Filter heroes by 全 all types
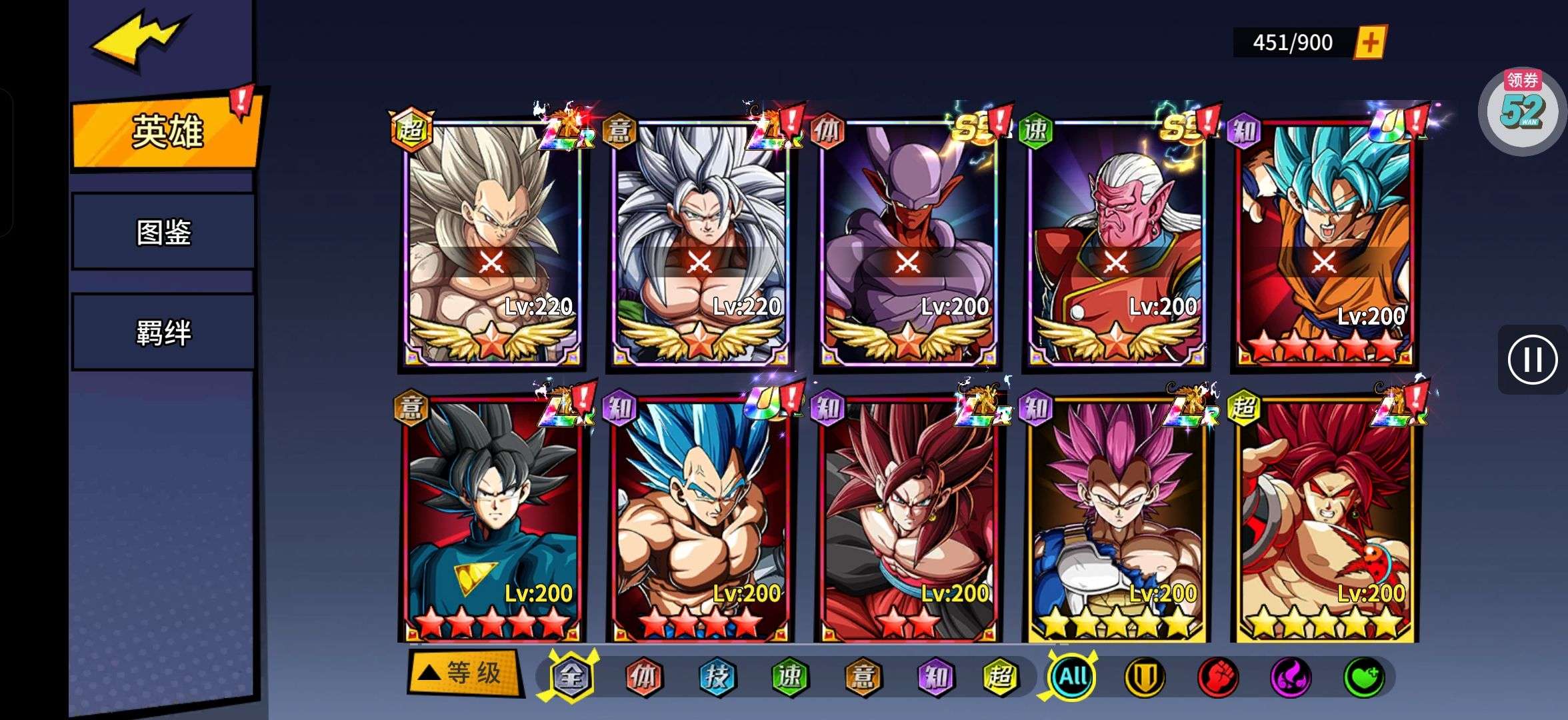The width and height of the screenshot is (1568, 720). pos(571,677)
